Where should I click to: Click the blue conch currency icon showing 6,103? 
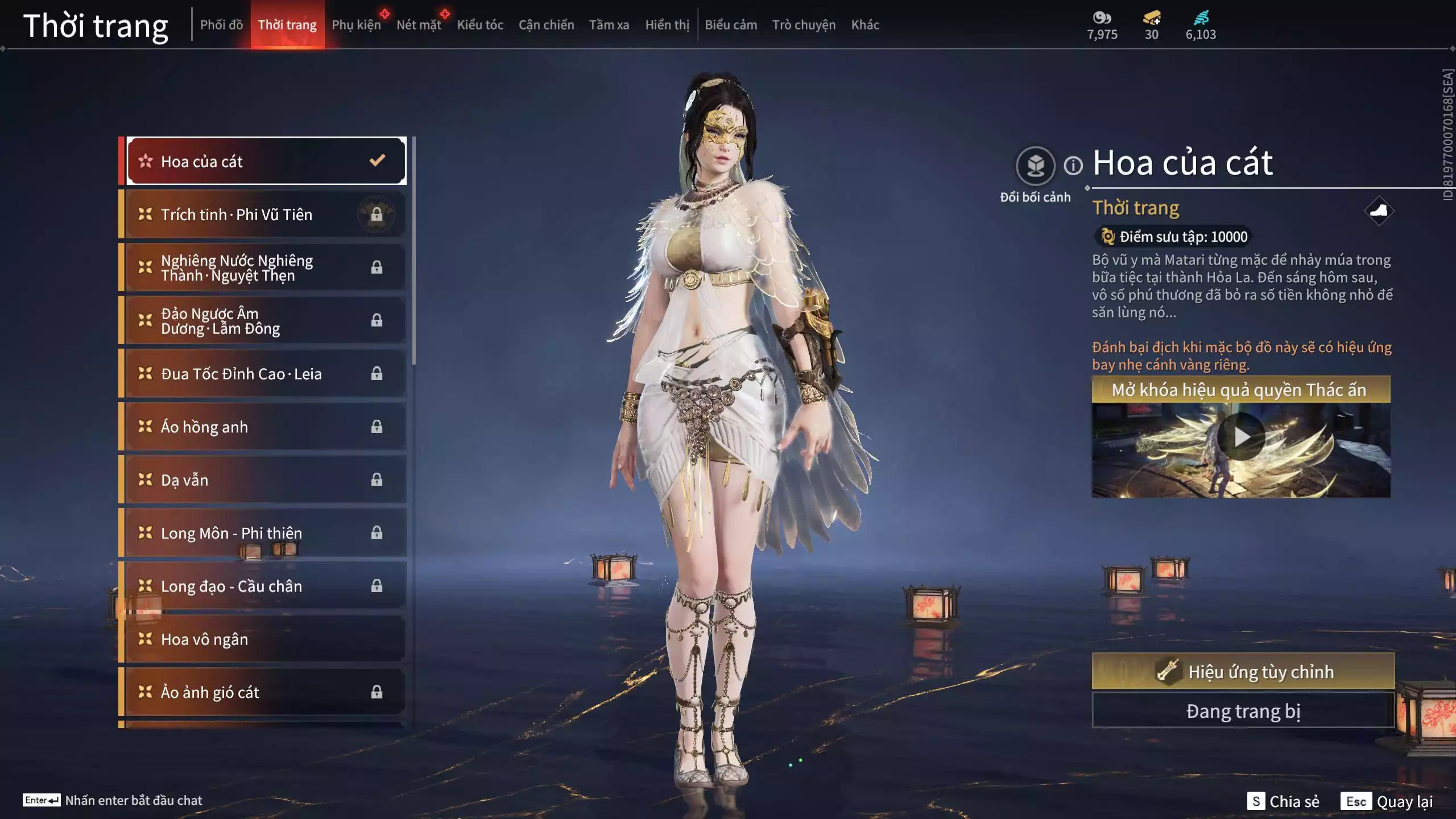[1200, 17]
